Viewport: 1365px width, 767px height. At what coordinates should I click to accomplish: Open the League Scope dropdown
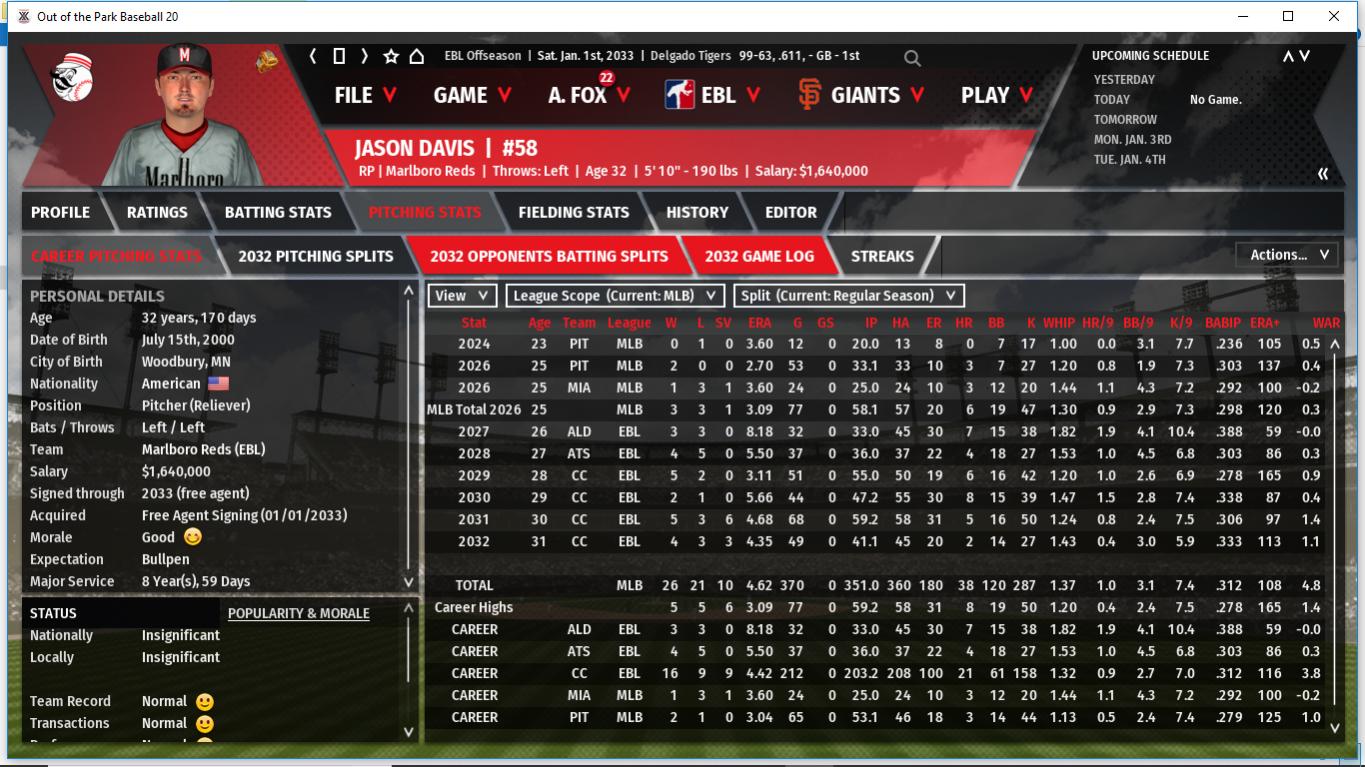point(615,296)
